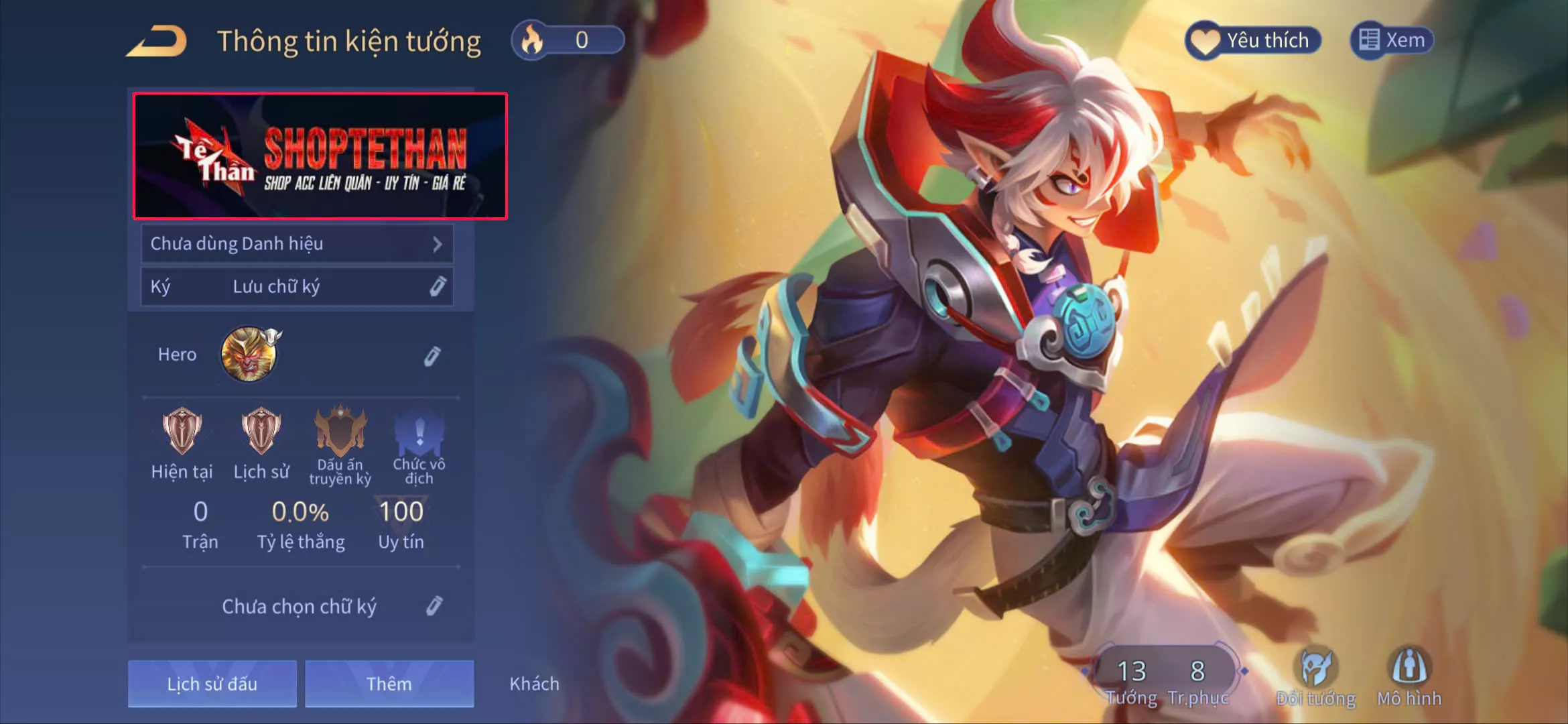Viewport: 1568px width, 724px height.
Task: Edit the Chưa chọn chữ ký entry
Action: point(434,606)
